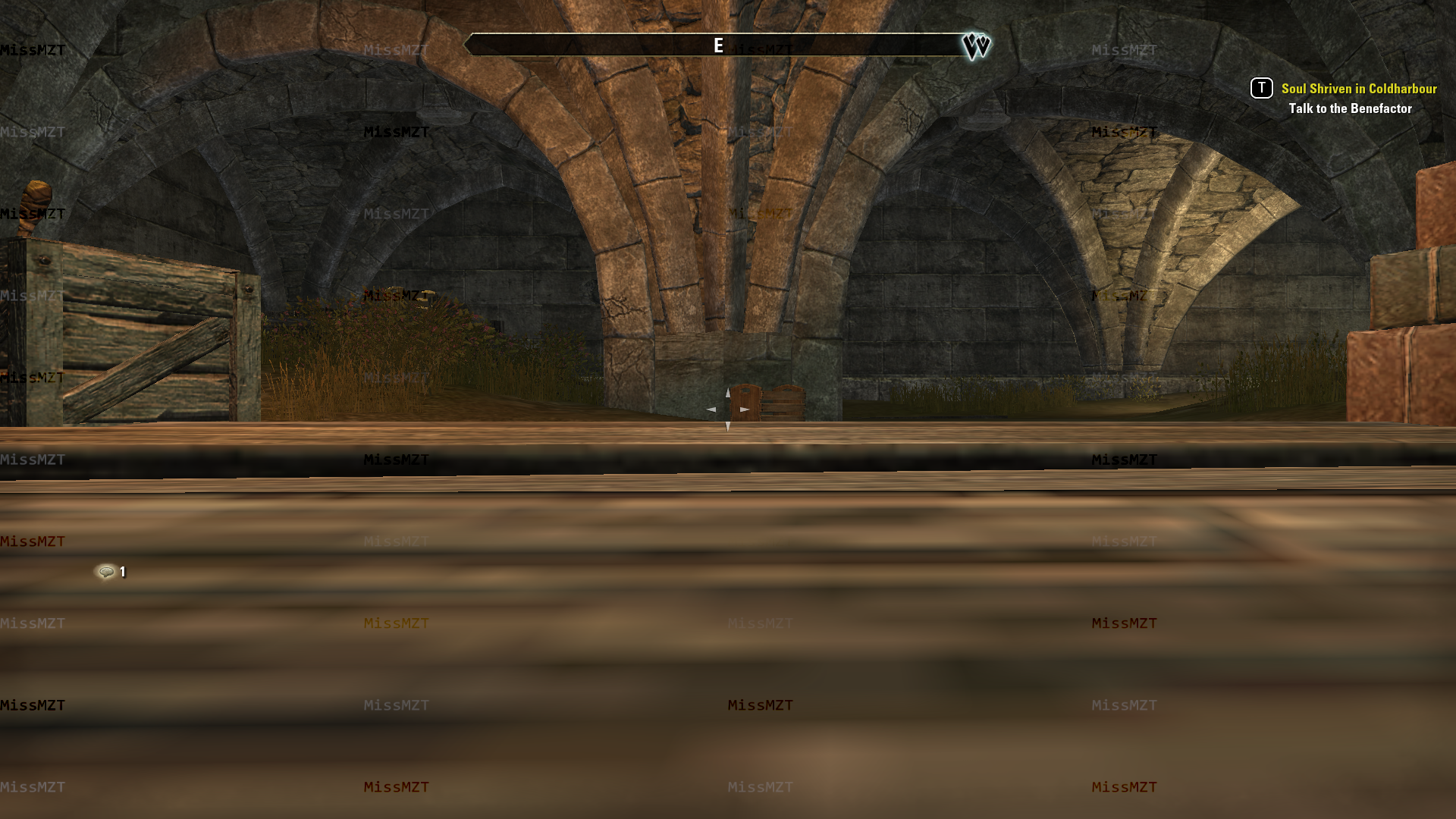The width and height of the screenshot is (1456, 819).
Task: Click the upward reticle arrow indicator
Action: point(728,393)
